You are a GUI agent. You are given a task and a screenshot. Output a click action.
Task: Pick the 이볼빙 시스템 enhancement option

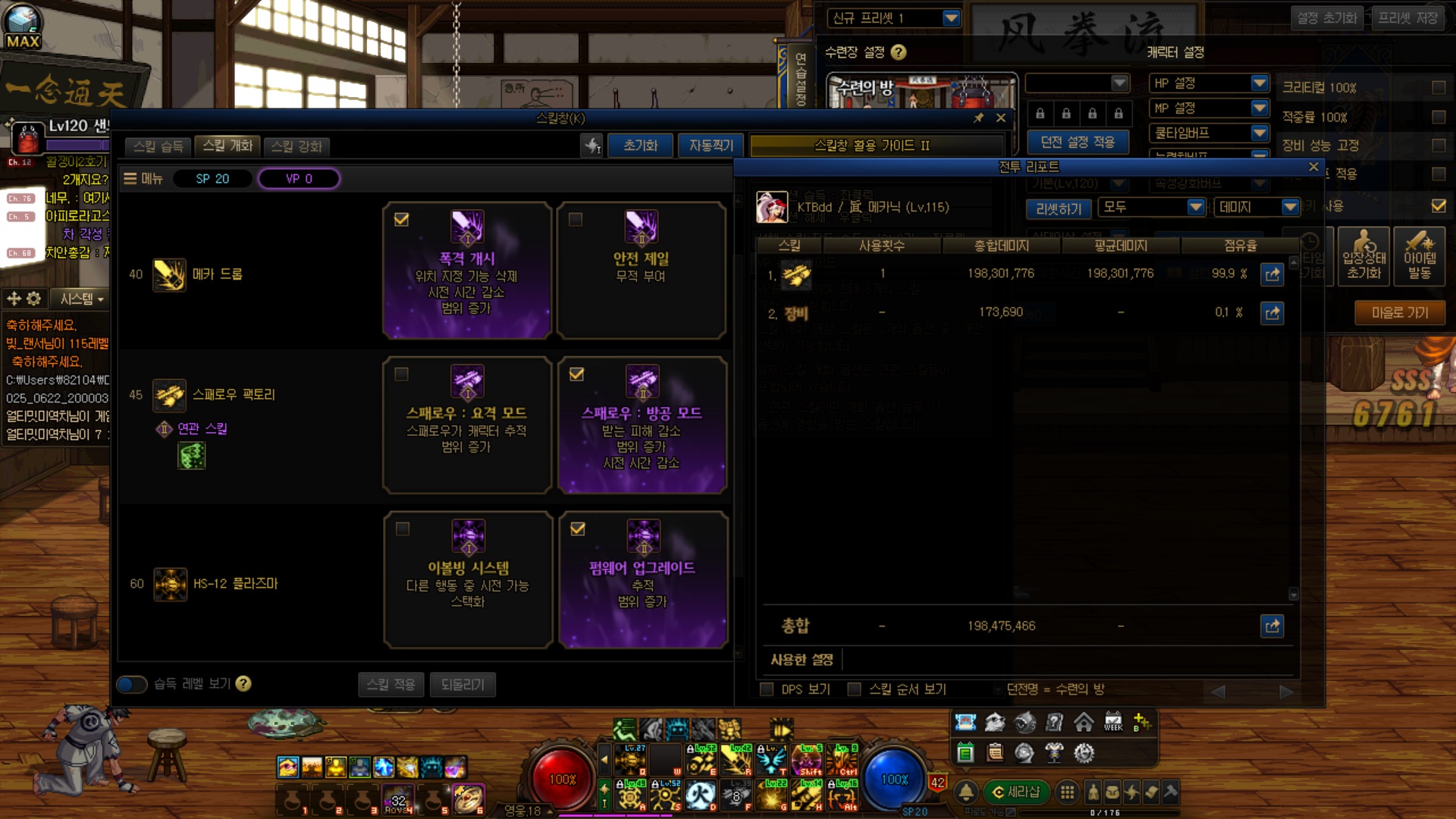tap(467, 579)
